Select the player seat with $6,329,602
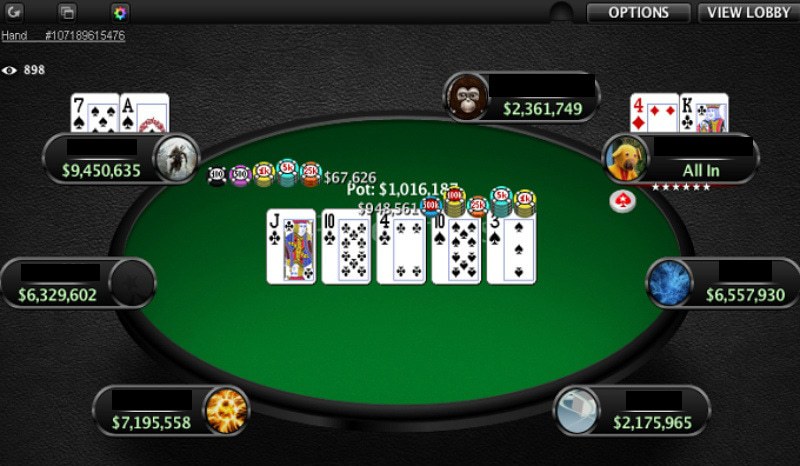800x466 pixels. click(x=78, y=284)
